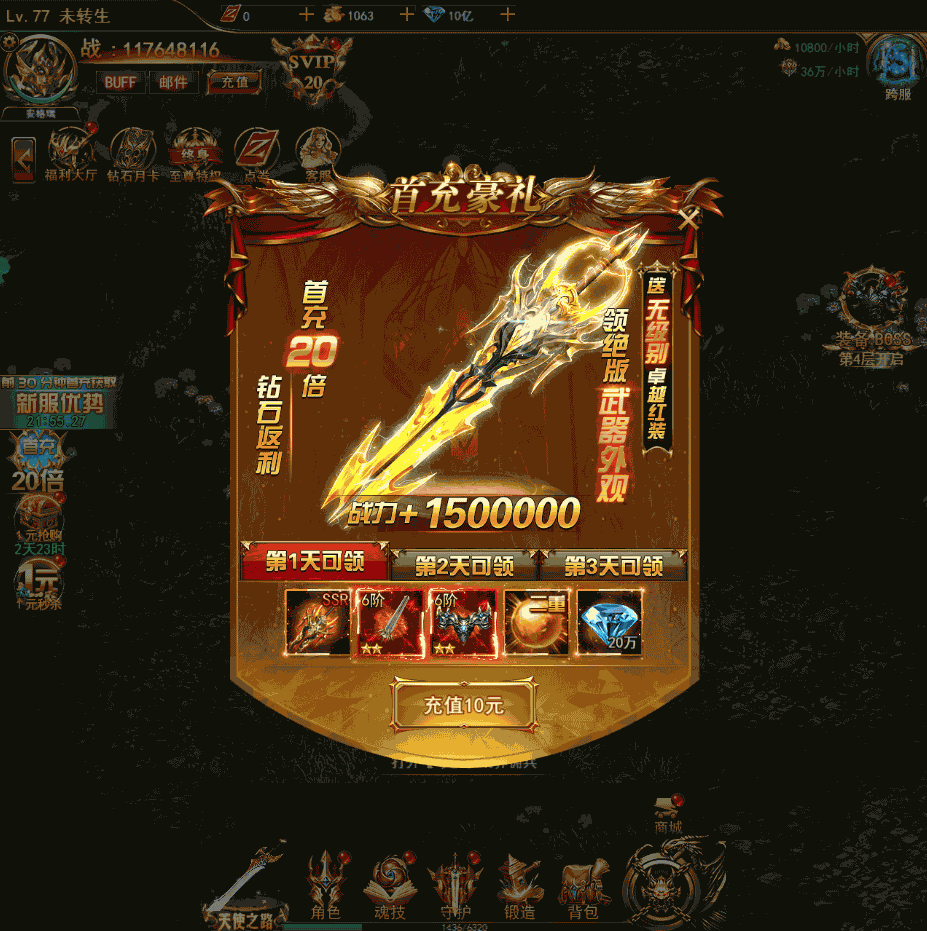Open the BUFF panel
The width and height of the screenshot is (927, 931).
[x=120, y=82]
